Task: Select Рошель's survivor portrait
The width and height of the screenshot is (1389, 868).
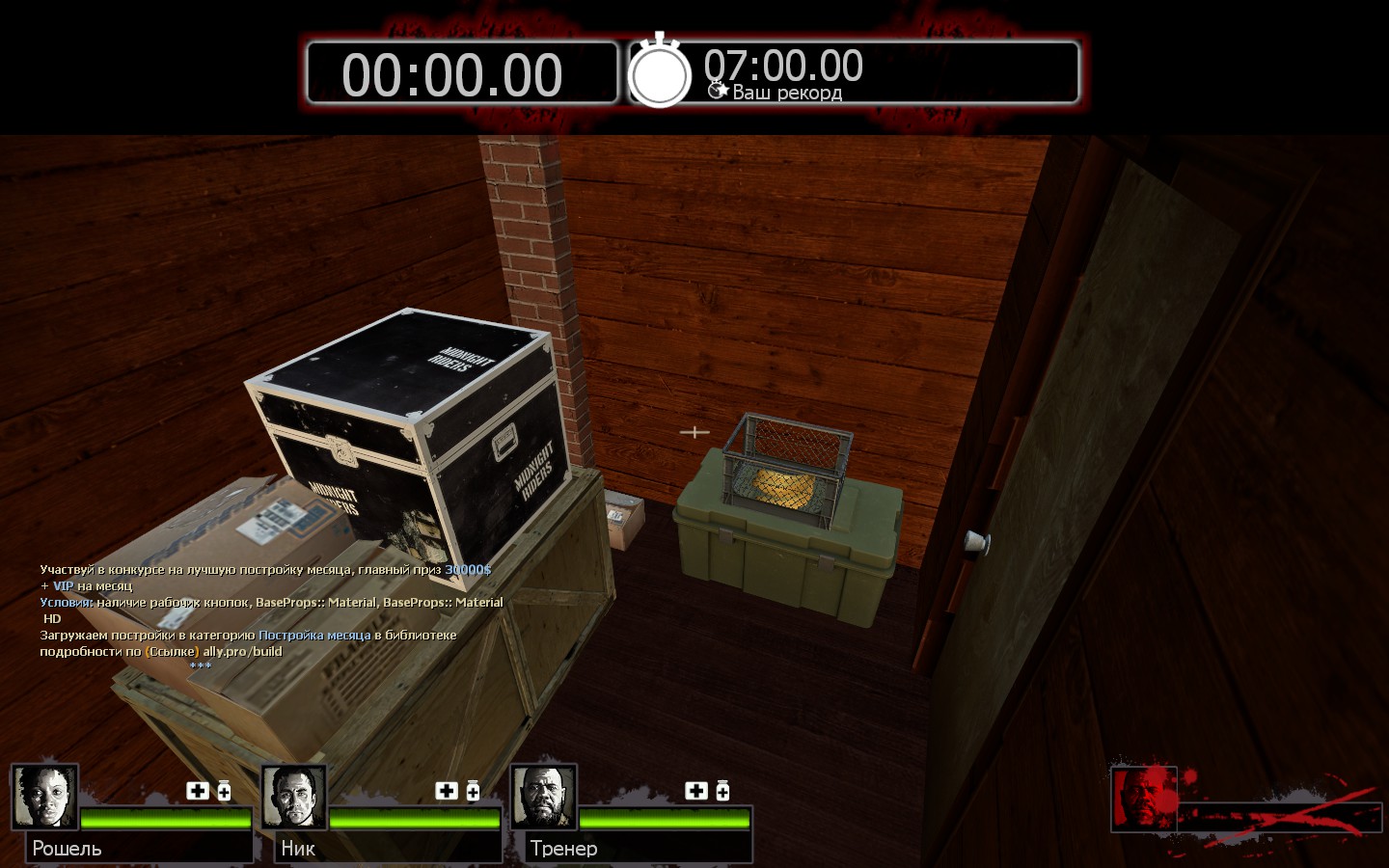Action: pyautogui.click(x=45, y=797)
